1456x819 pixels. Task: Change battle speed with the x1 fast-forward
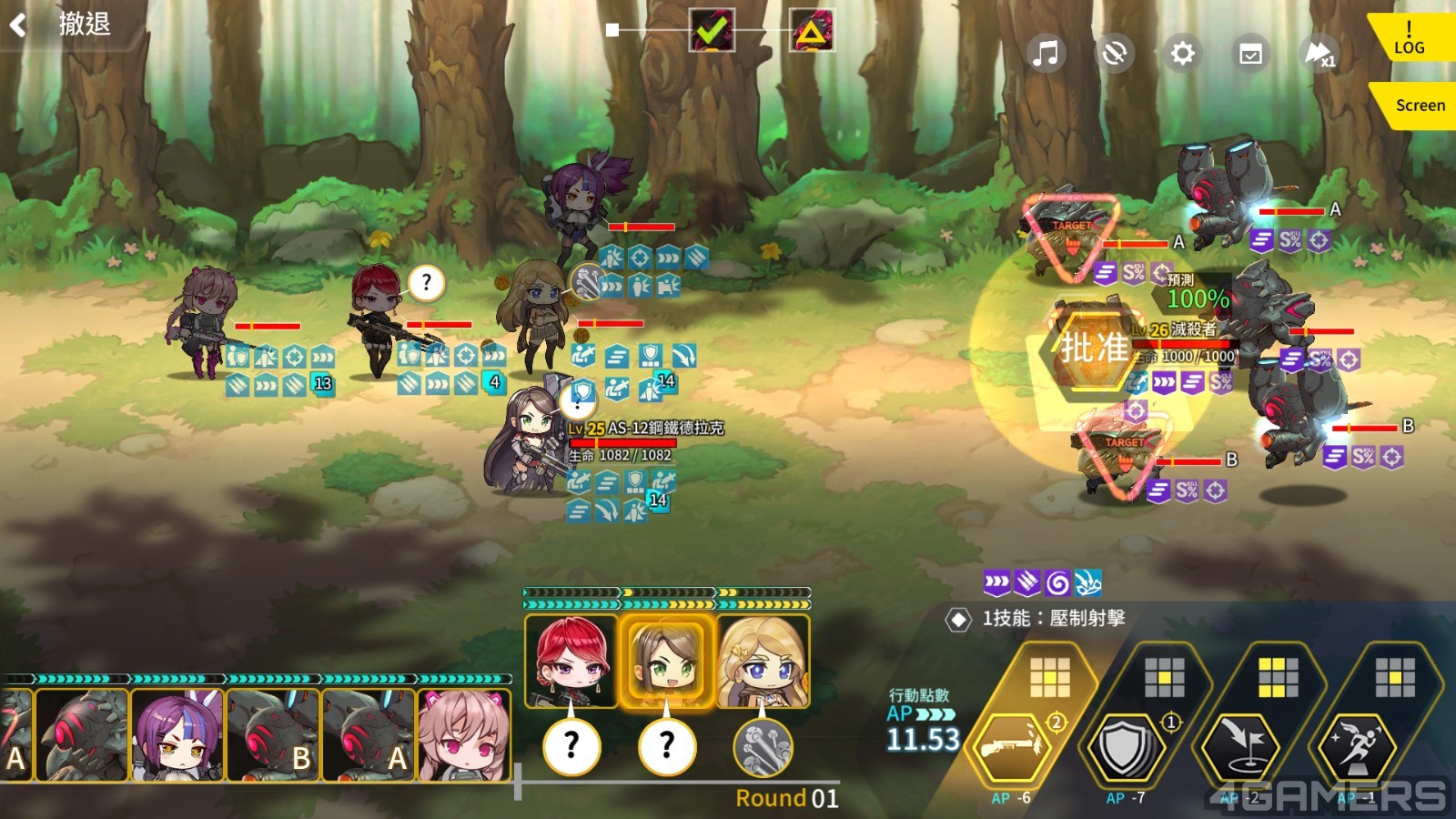1319,54
